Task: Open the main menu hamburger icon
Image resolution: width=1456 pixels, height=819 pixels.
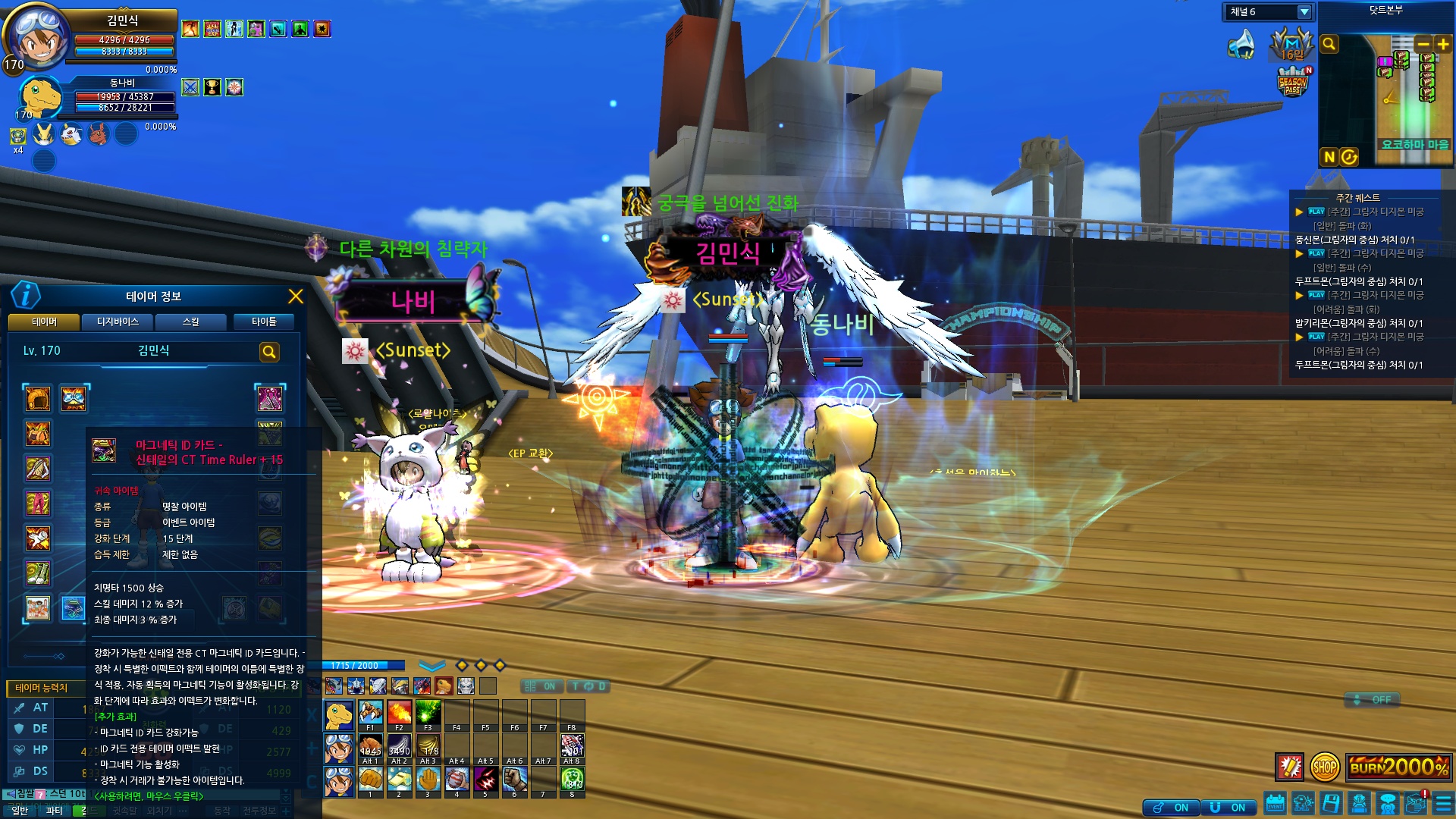Action: [x=1444, y=802]
